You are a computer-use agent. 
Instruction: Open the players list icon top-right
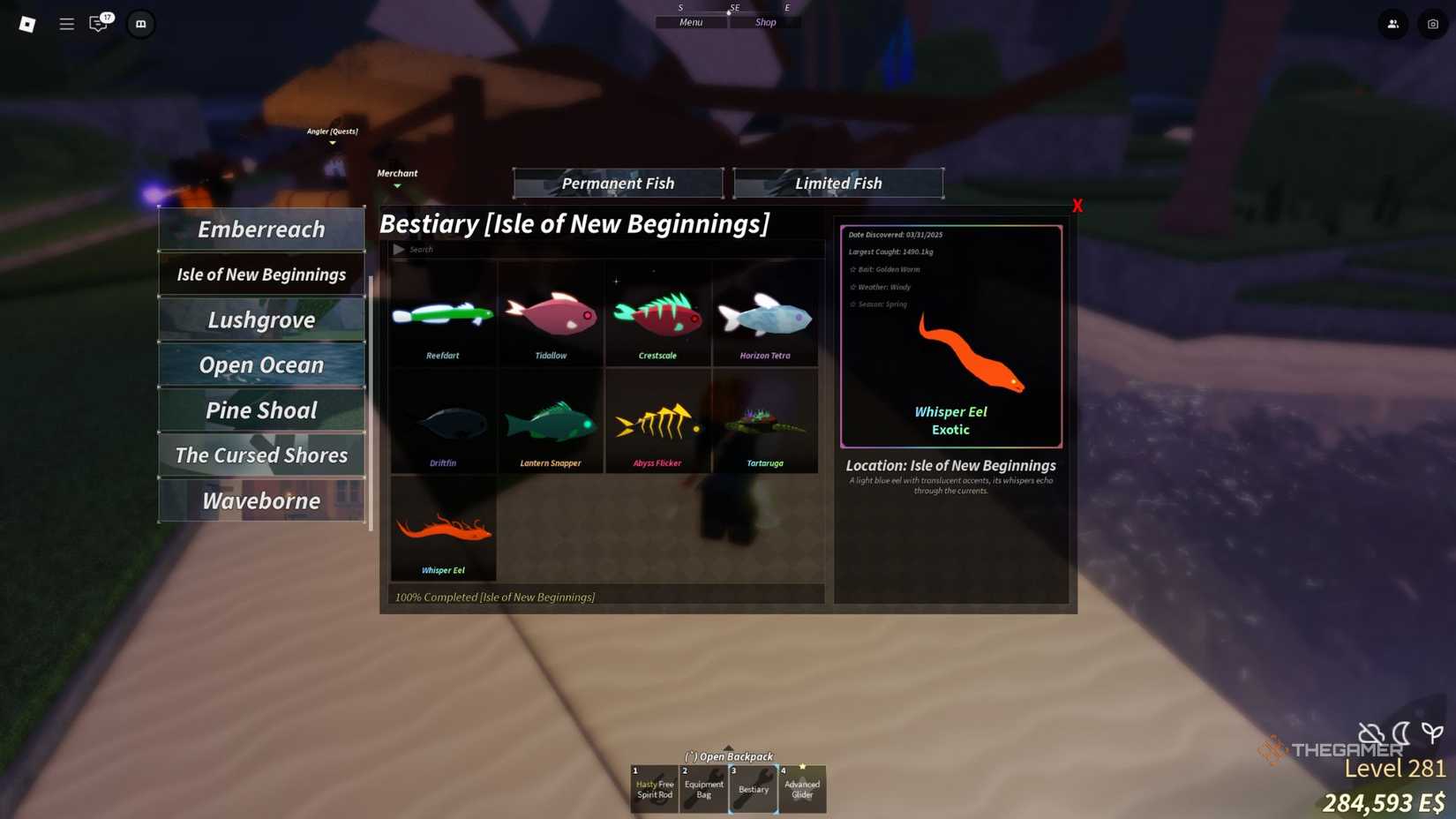[x=1393, y=24]
